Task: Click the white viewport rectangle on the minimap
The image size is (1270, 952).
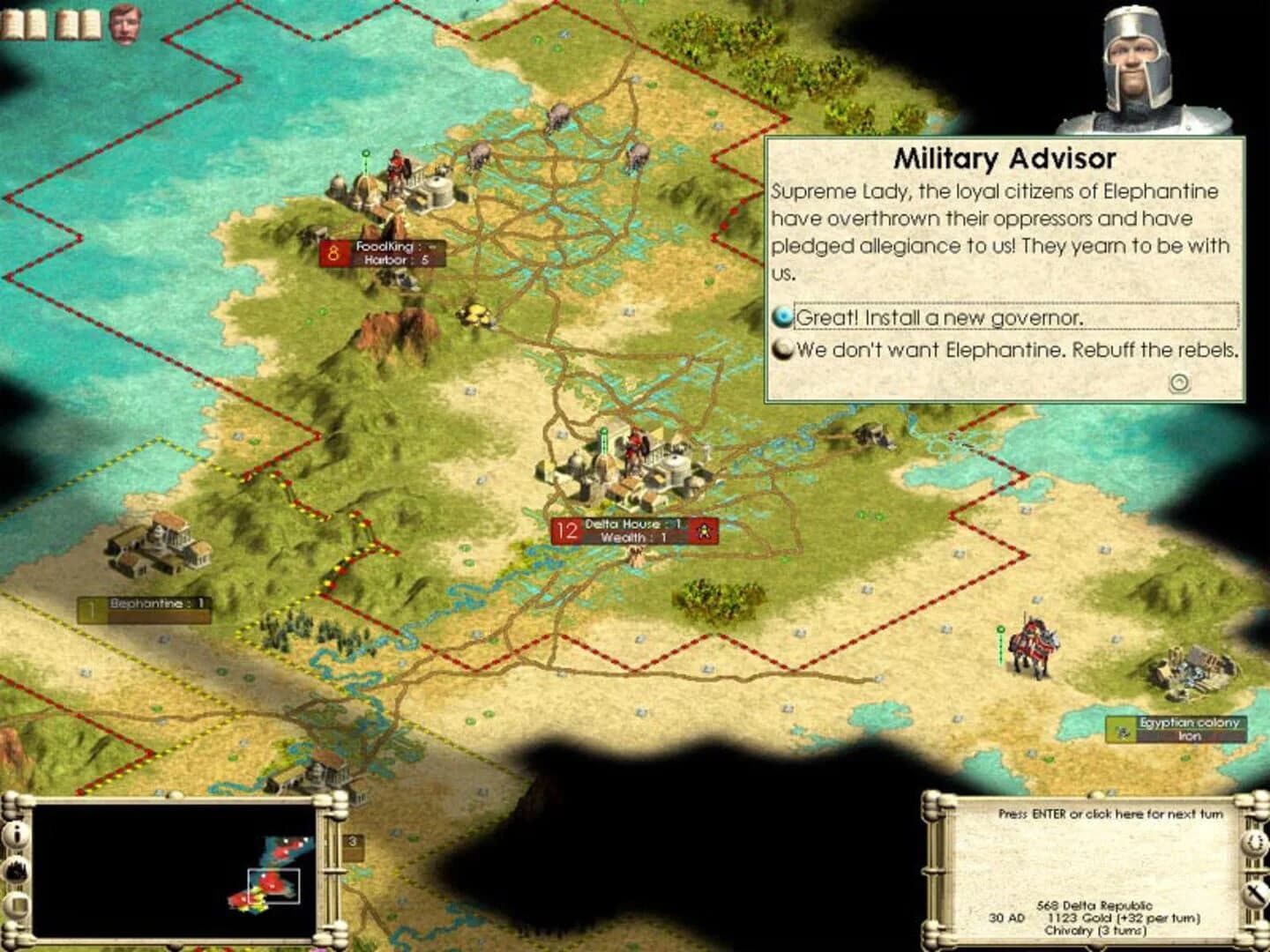Action: tap(274, 886)
